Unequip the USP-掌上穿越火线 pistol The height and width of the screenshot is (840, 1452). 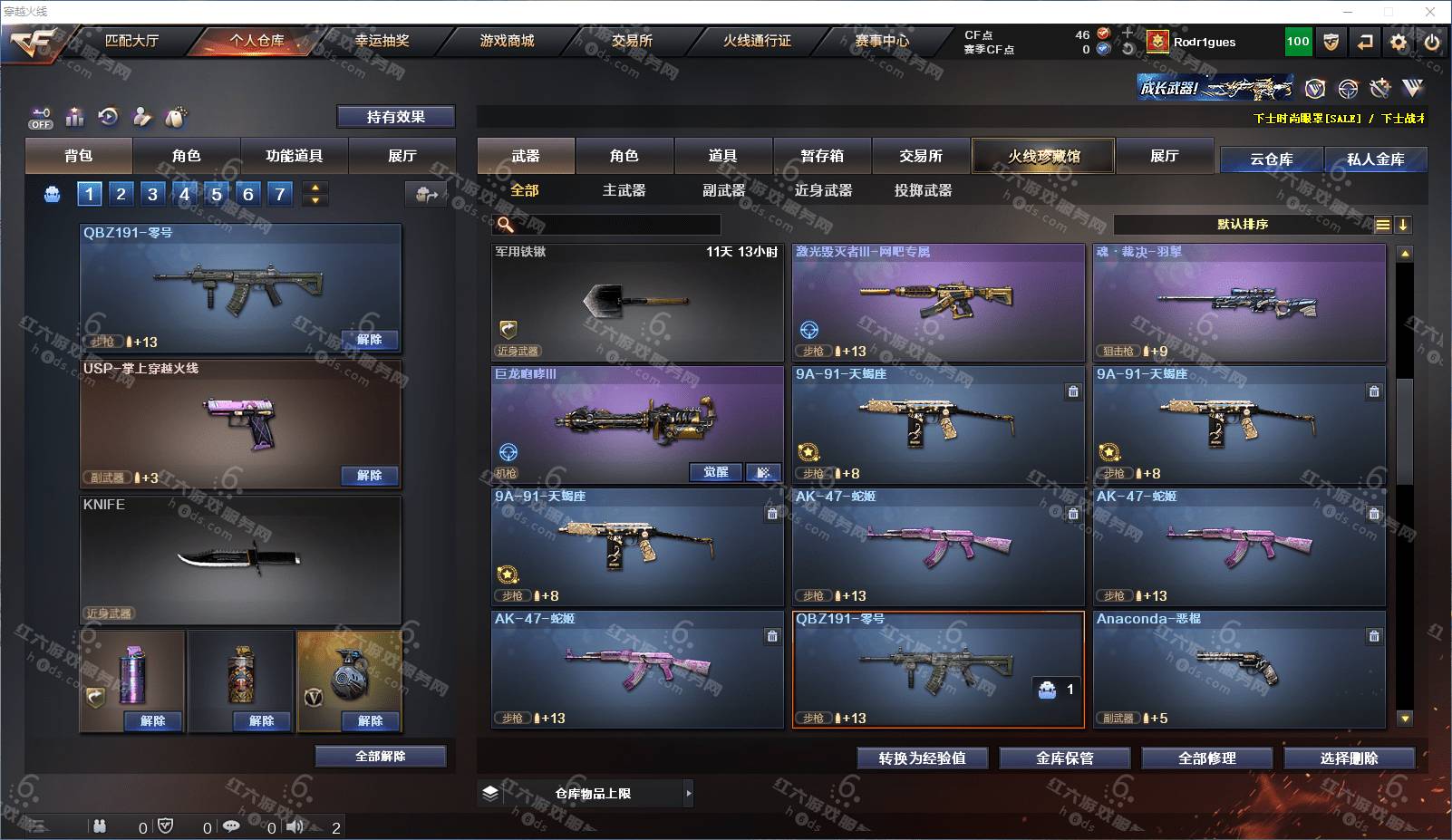tap(369, 476)
